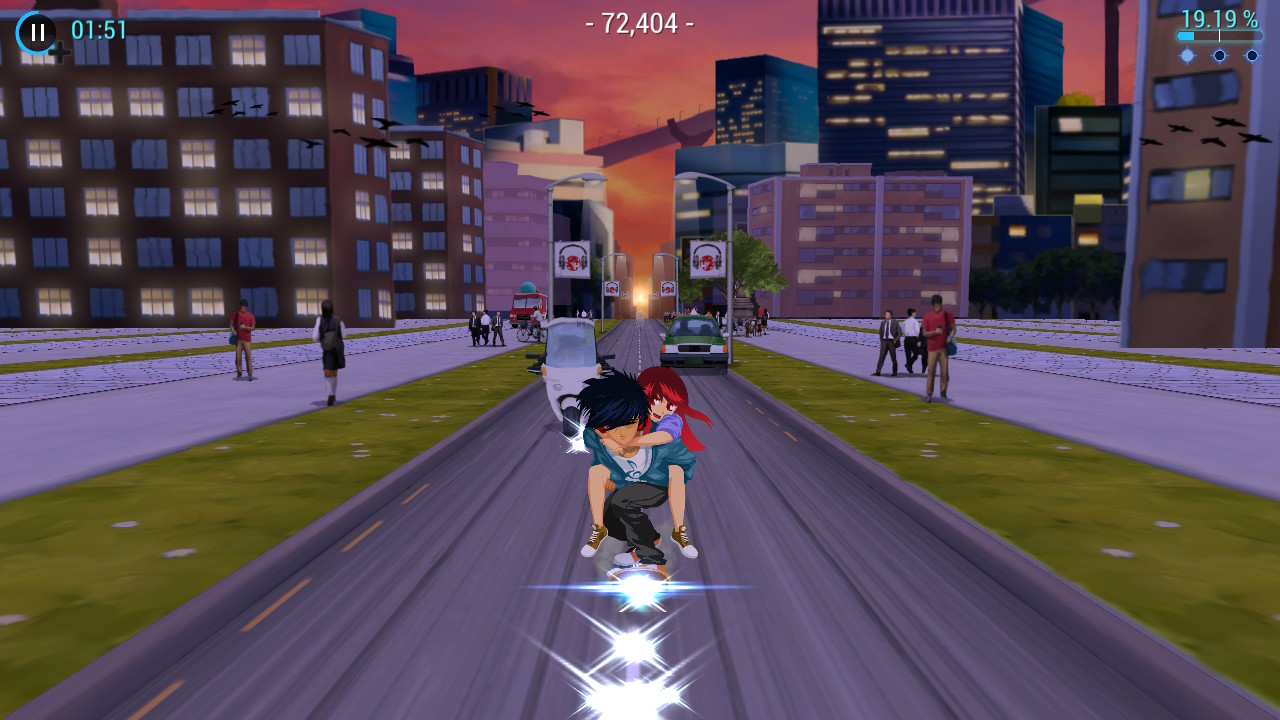
Task: Click the third dark orb indicator
Action: pyautogui.click(x=1252, y=54)
